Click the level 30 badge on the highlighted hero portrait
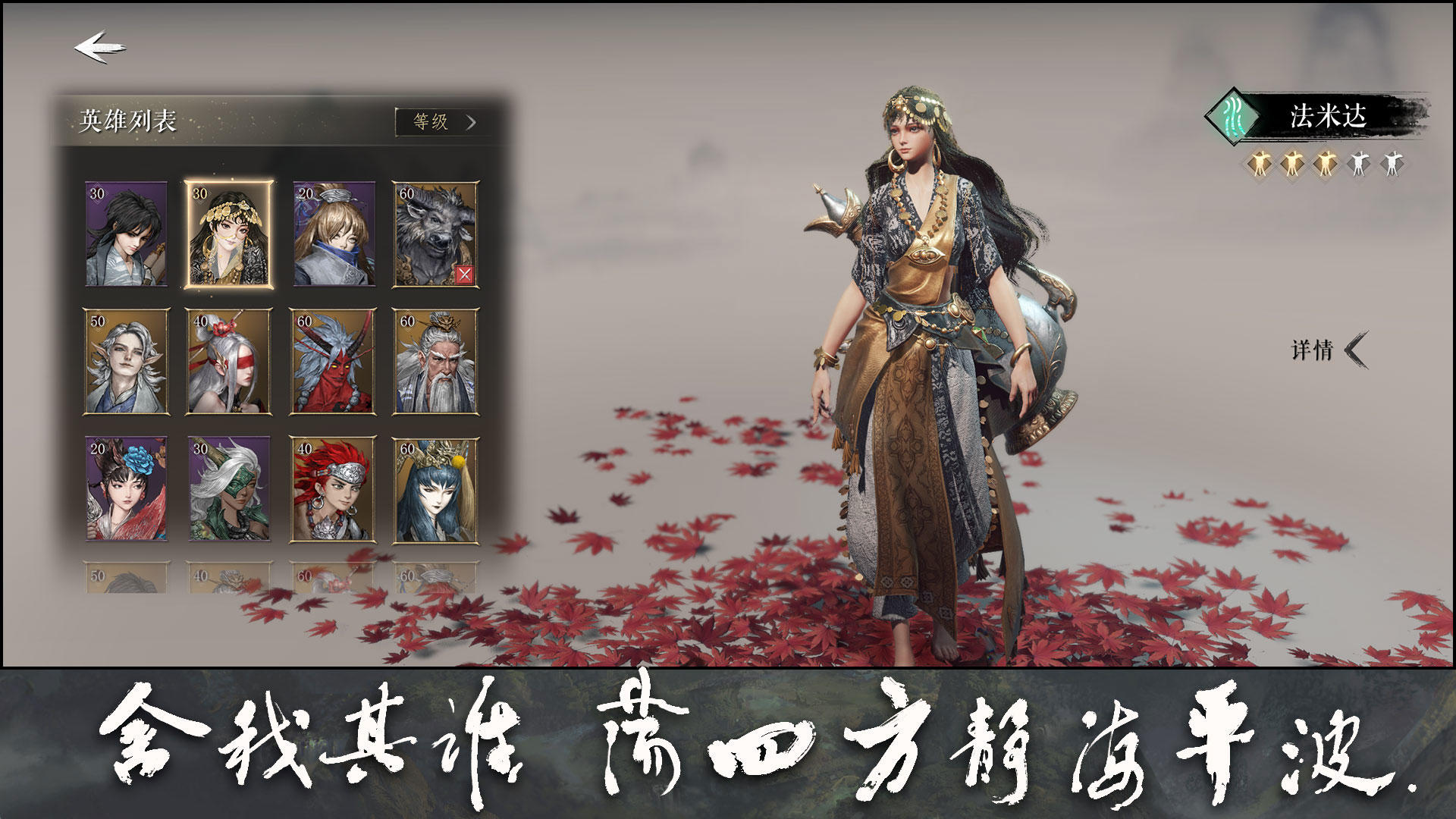The width and height of the screenshot is (1456, 819). tap(197, 196)
